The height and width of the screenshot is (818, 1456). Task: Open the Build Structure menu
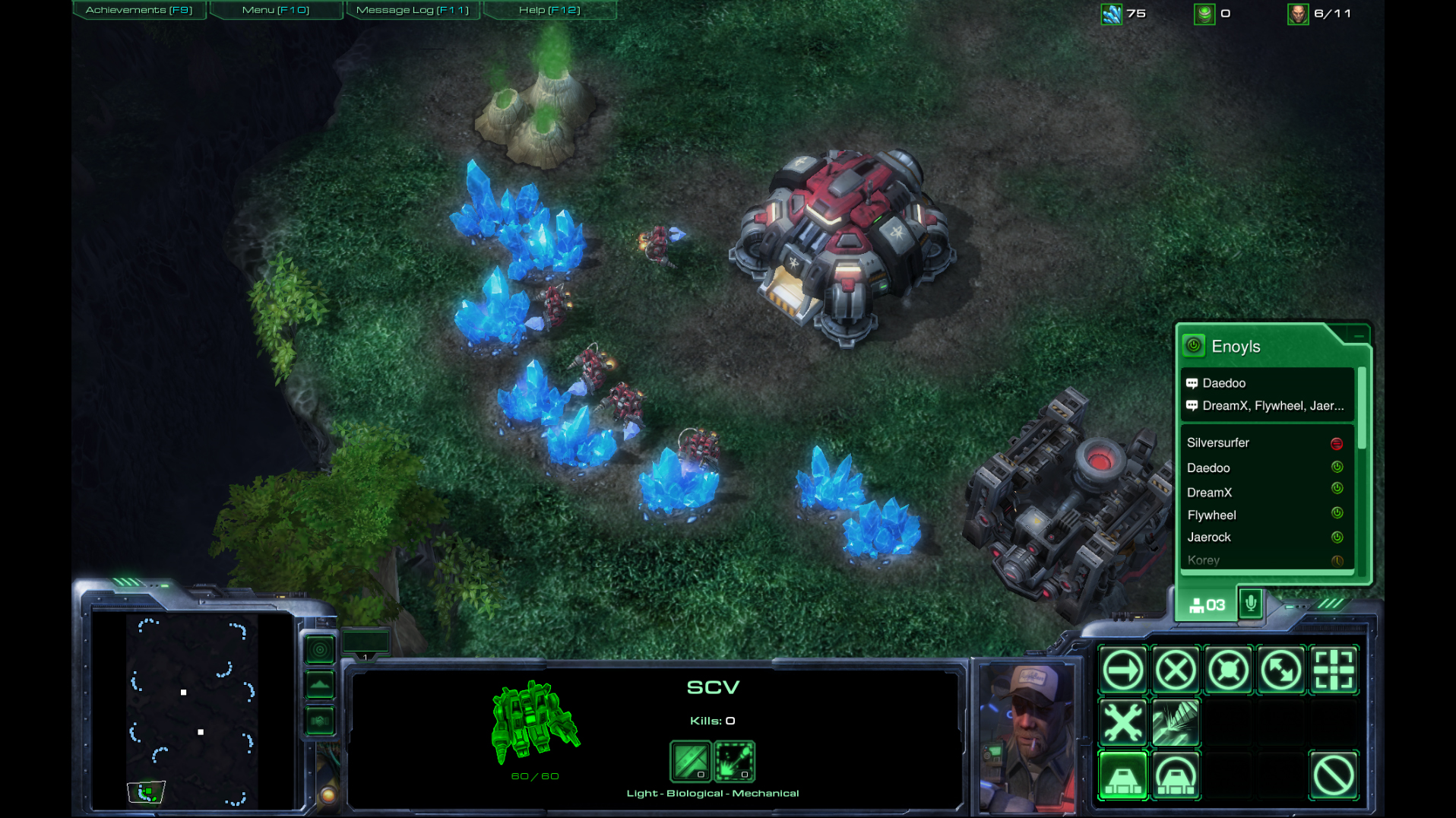click(x=1122, y=776)
